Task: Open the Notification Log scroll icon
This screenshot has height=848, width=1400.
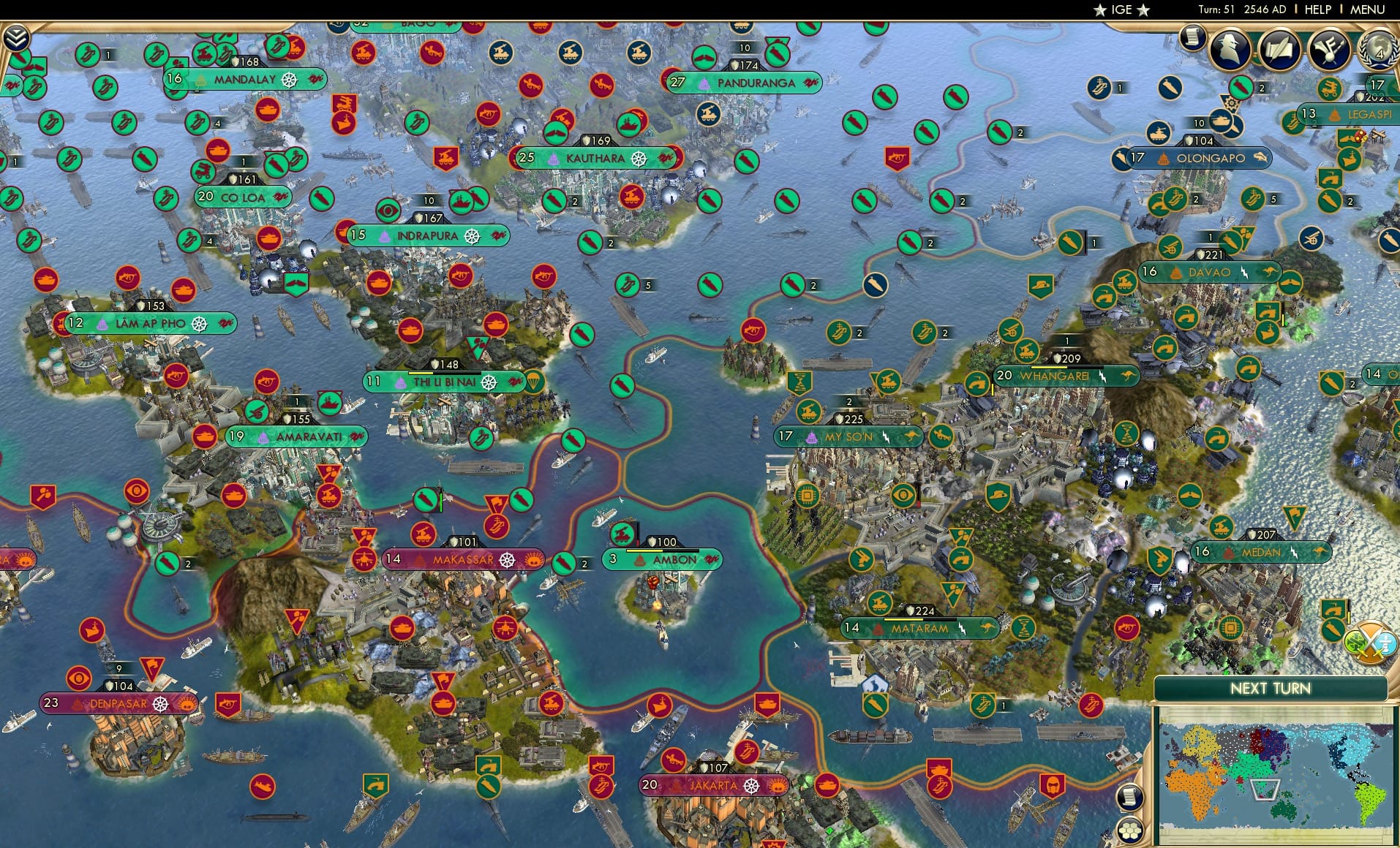Action: (x=1132, y=797)
